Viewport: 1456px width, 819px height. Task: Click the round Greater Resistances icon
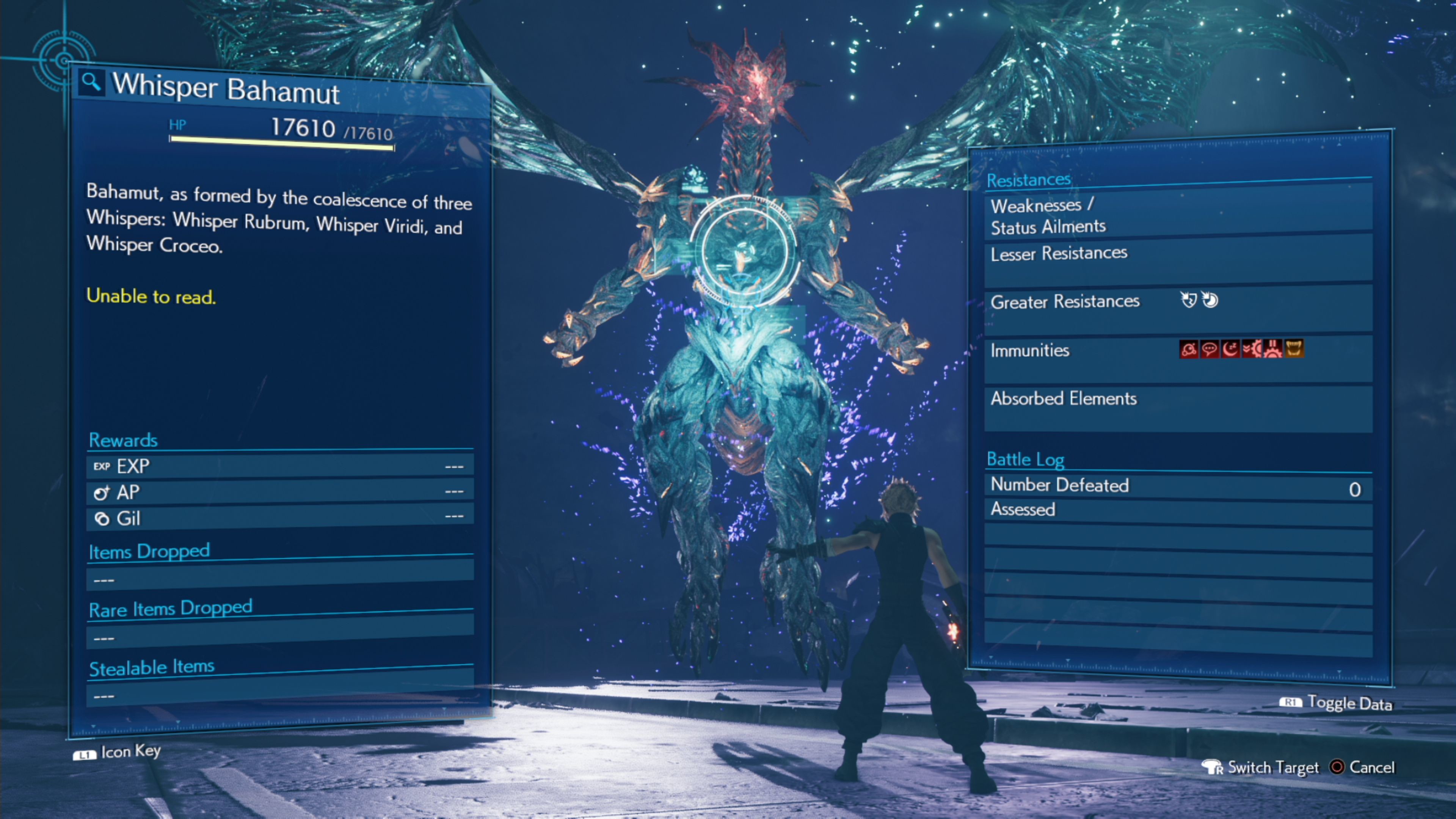coord(1210,300)
